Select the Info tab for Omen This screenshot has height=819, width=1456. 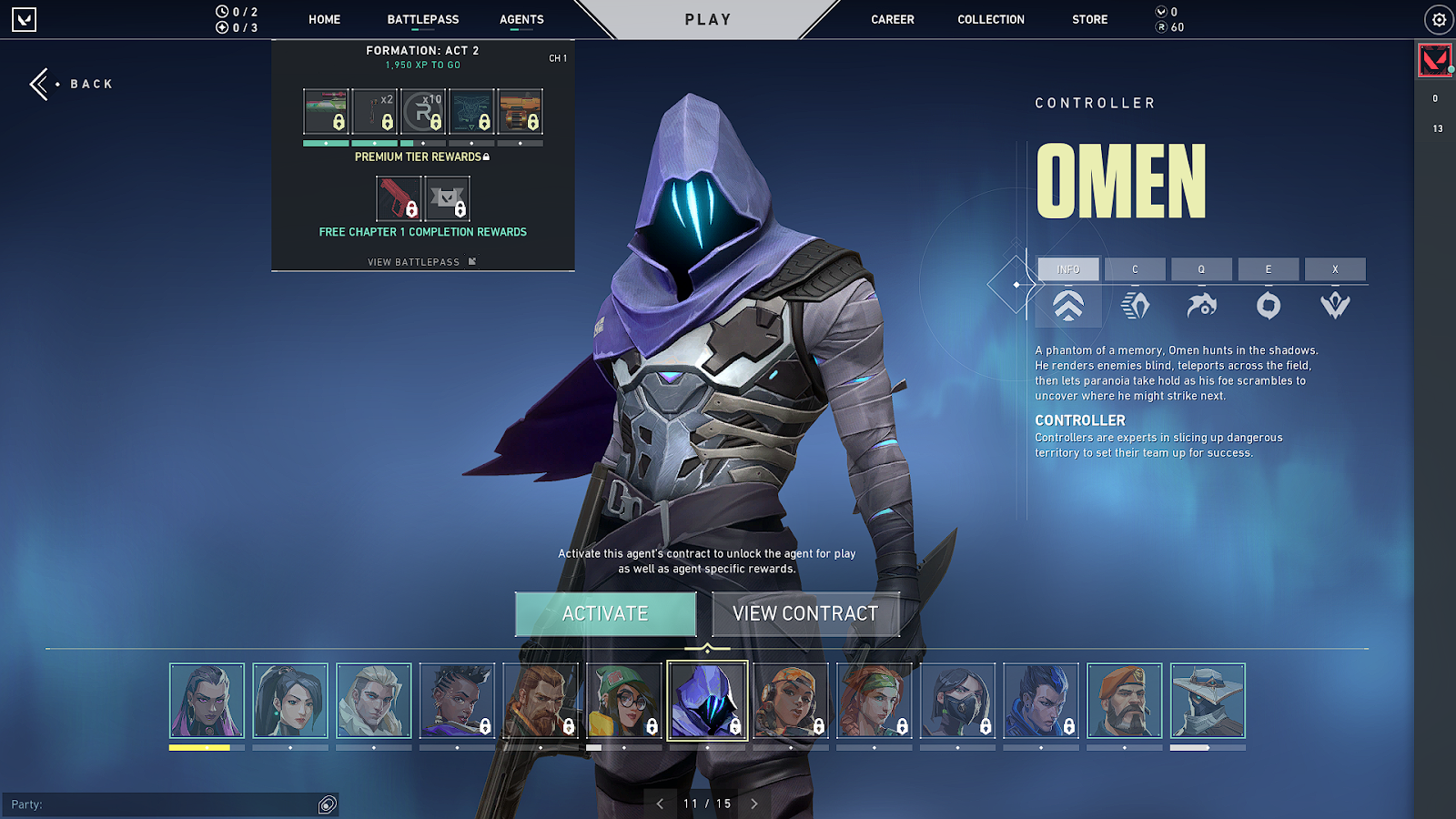(x=1068, y=269)
